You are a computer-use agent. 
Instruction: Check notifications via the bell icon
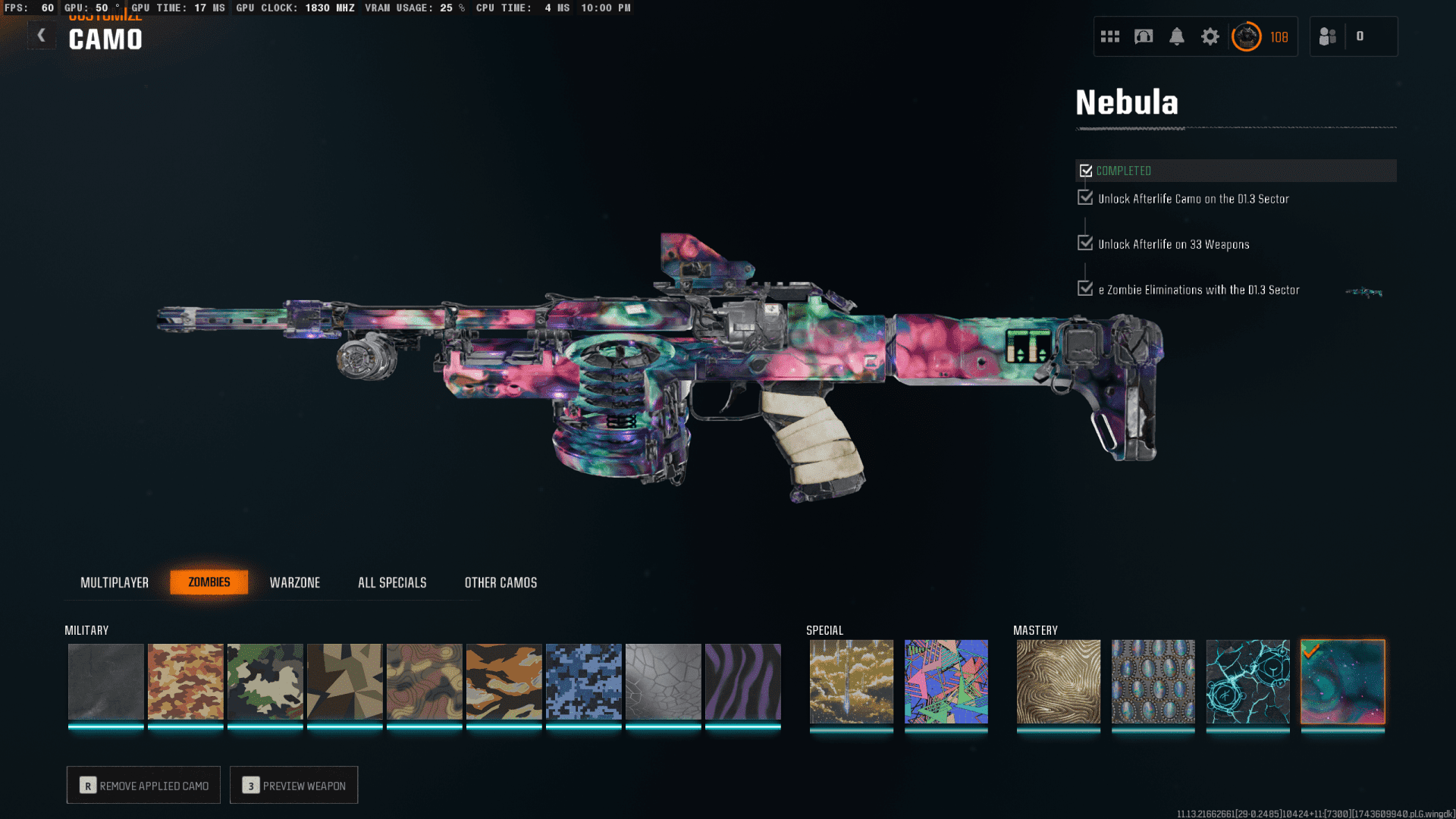click(x=1177, y=36)
